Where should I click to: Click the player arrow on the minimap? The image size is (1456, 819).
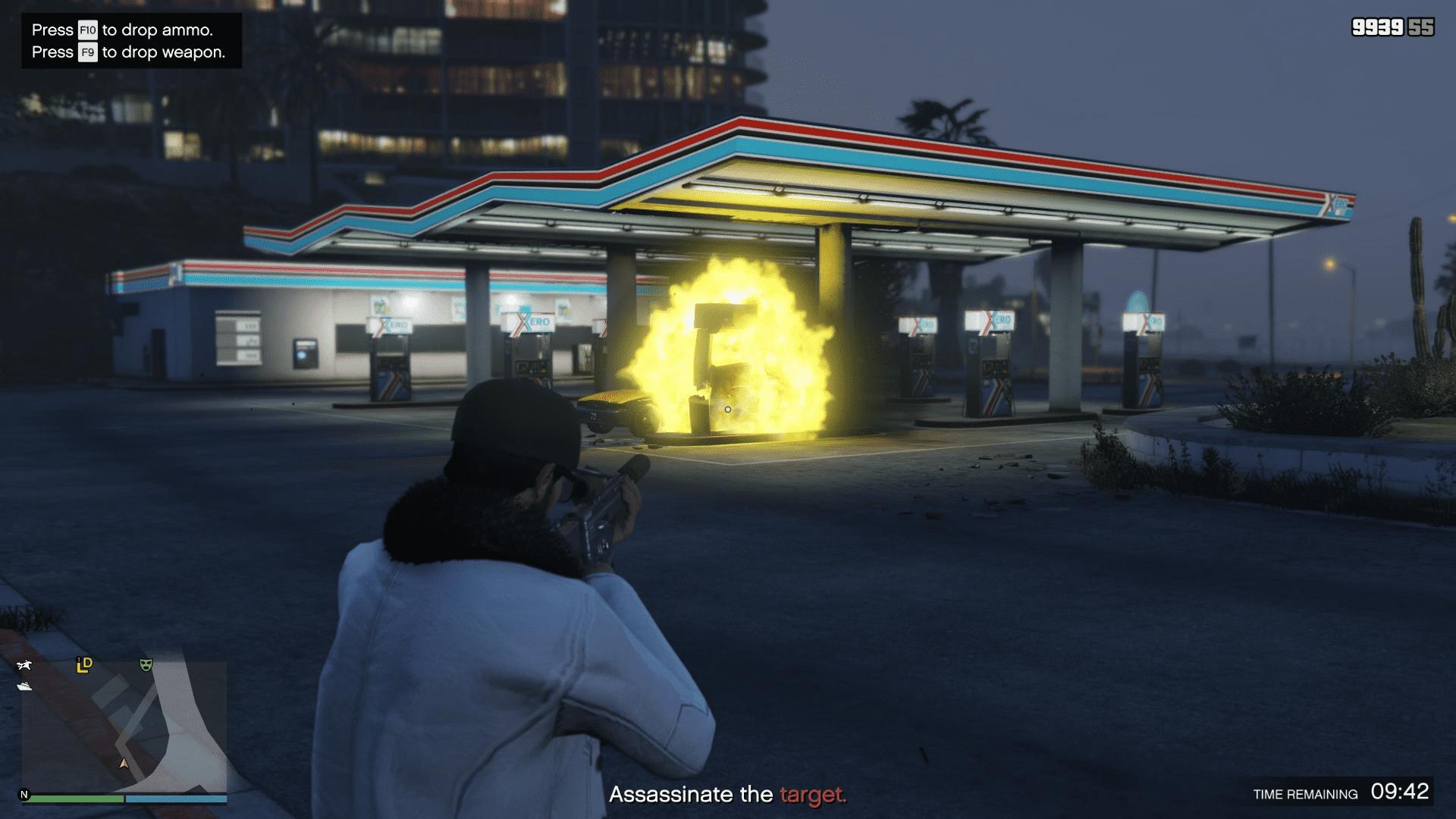[124, 763]
